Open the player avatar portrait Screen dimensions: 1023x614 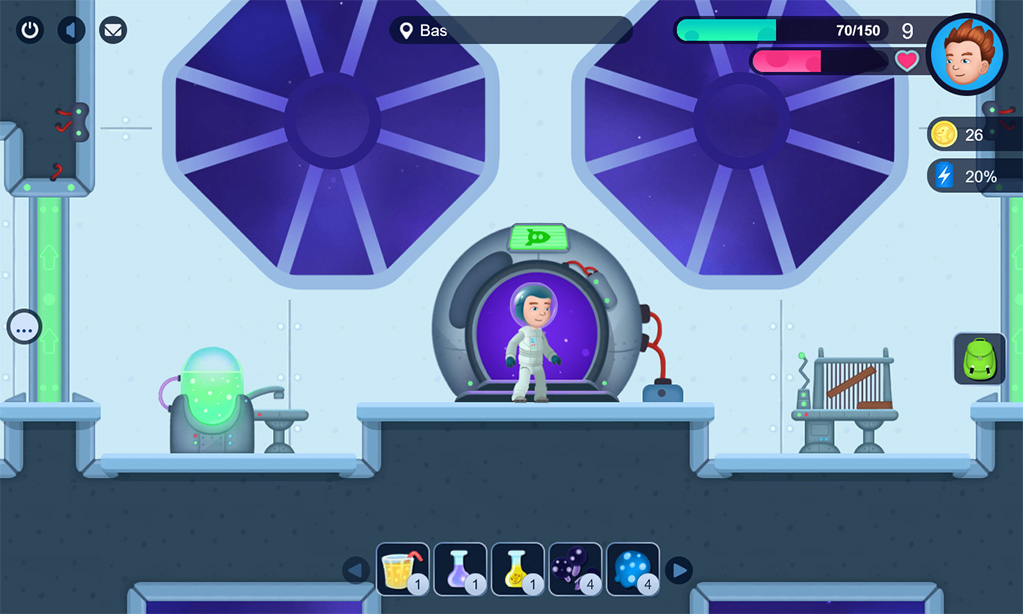[966, 54]
